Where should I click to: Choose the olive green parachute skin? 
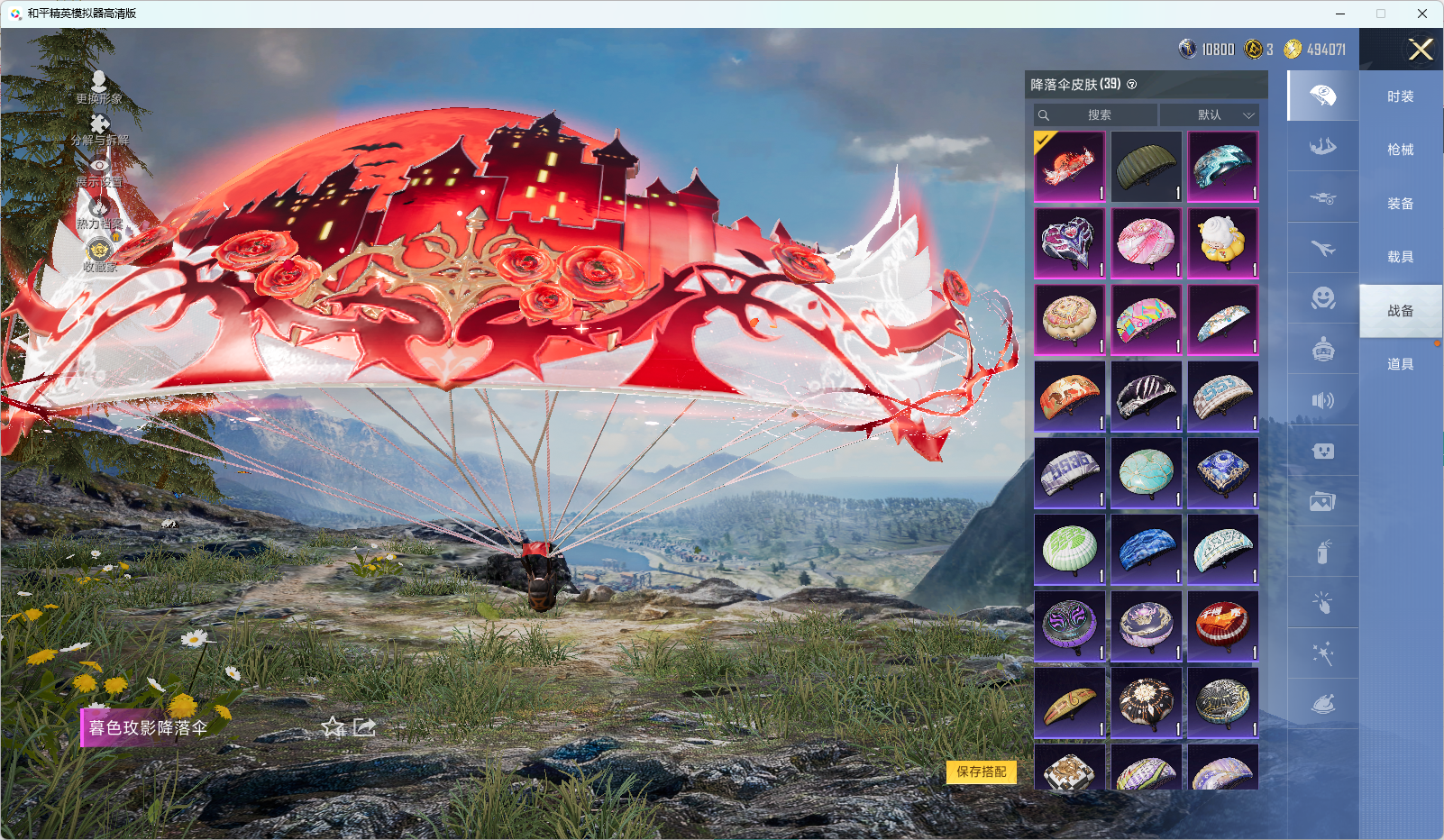pos(1146,167)
